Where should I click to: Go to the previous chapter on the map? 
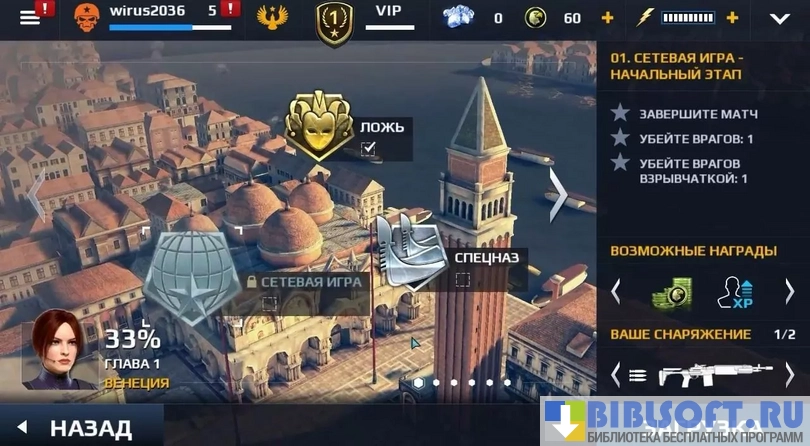(37, 196)
